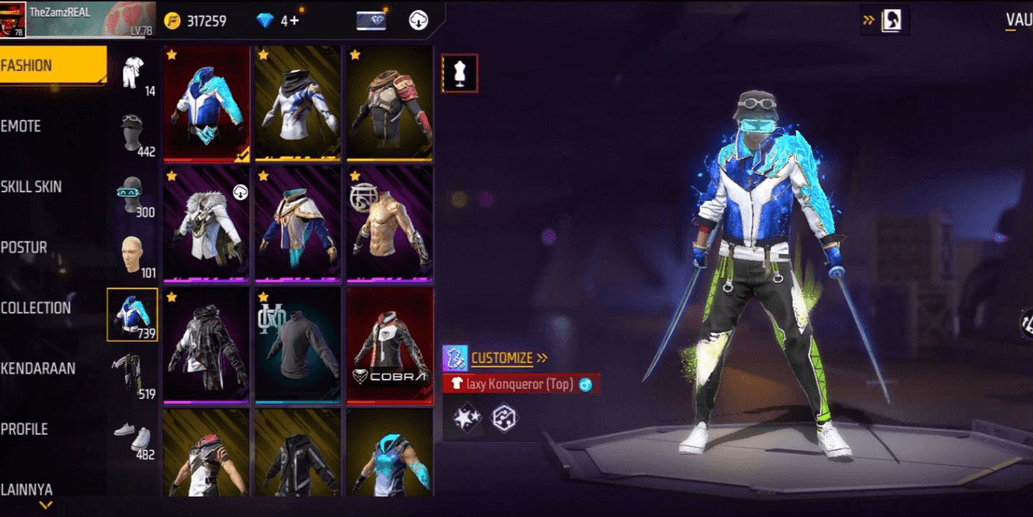Select the Postur category
Image resolution: width=1033 pixels, height=517 pixels.
tap(24, 247)
